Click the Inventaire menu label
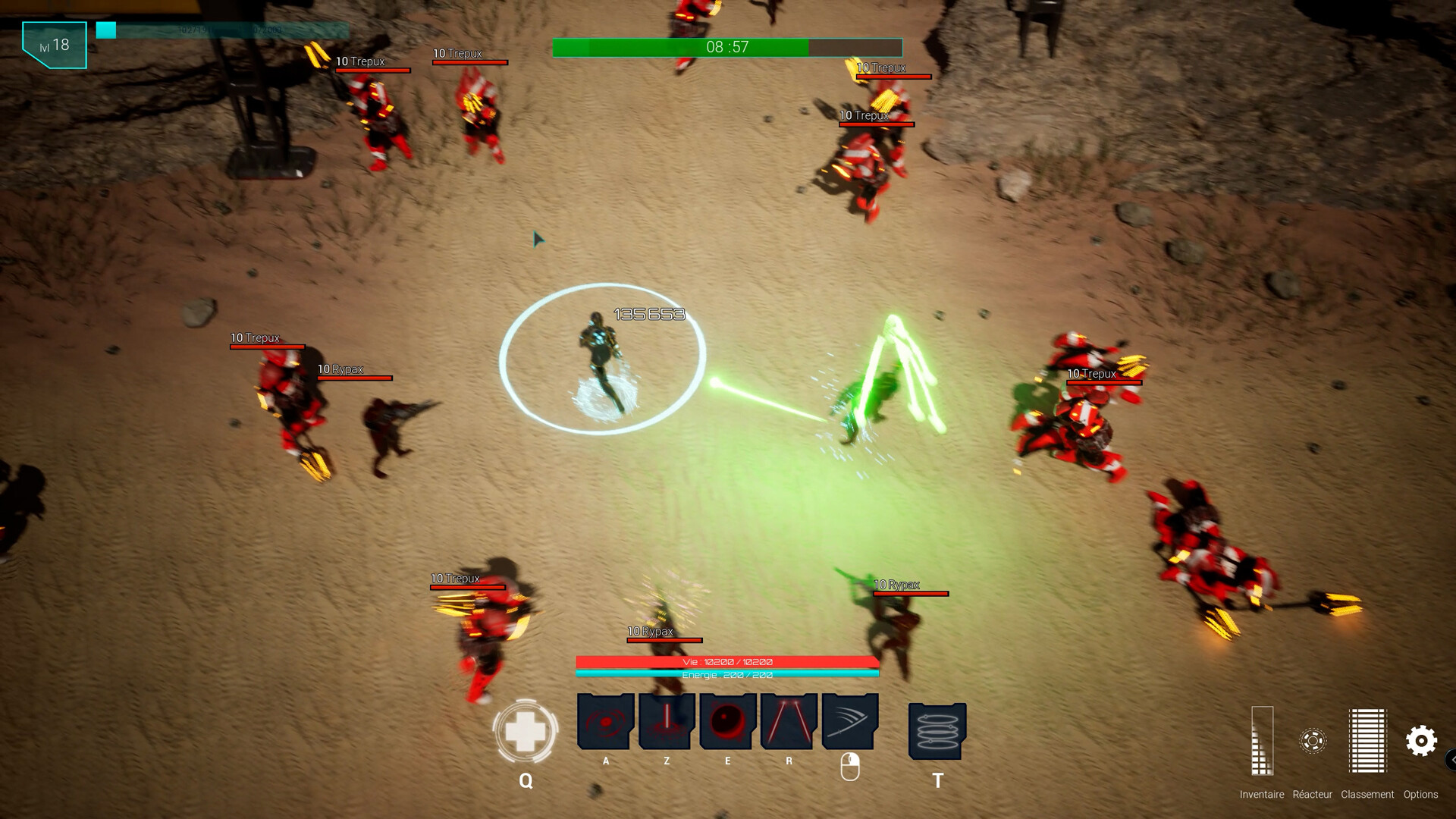 click(x=1260, y=795)
